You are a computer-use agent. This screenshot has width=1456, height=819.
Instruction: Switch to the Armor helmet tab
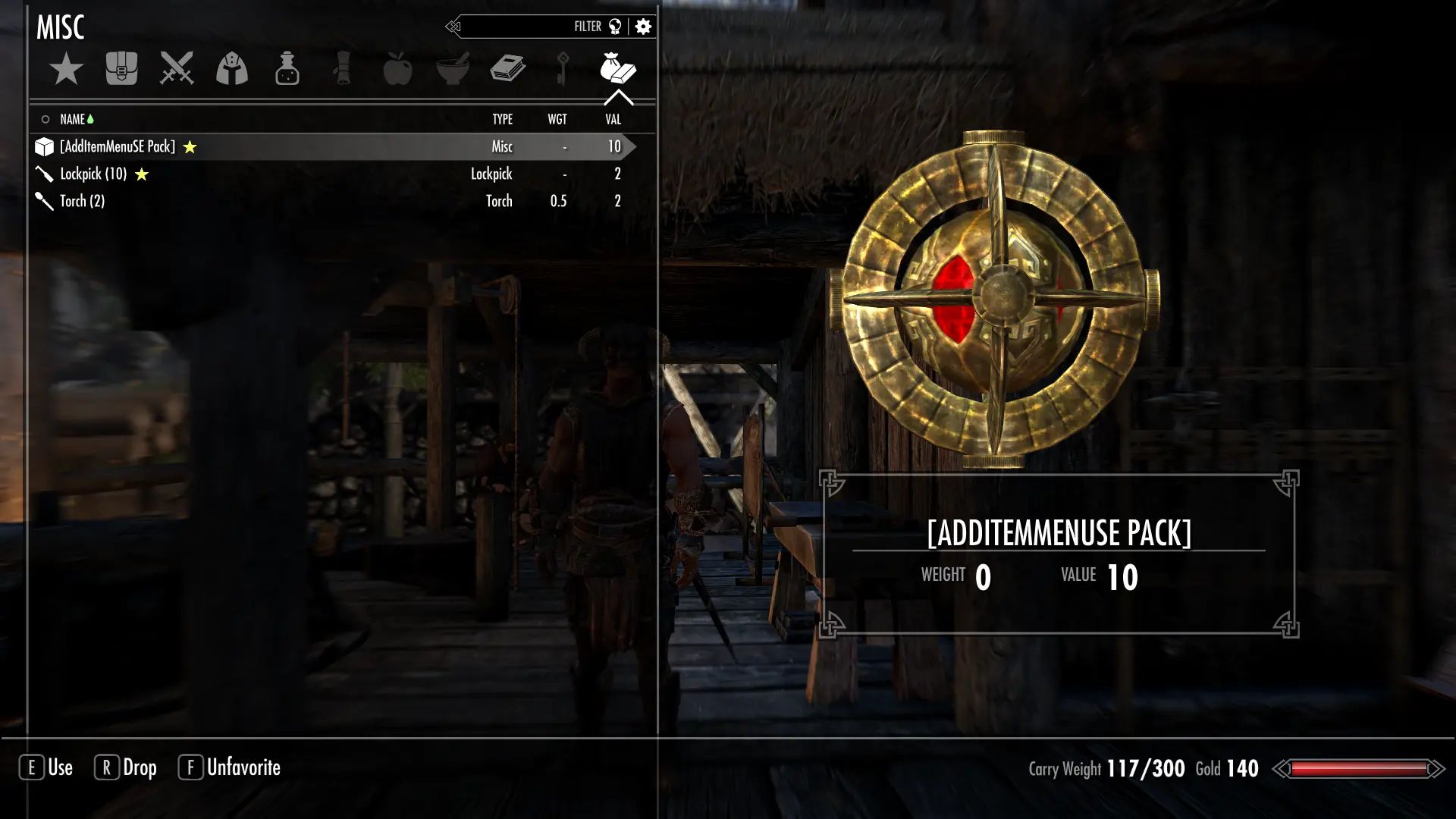coord(232,69)
